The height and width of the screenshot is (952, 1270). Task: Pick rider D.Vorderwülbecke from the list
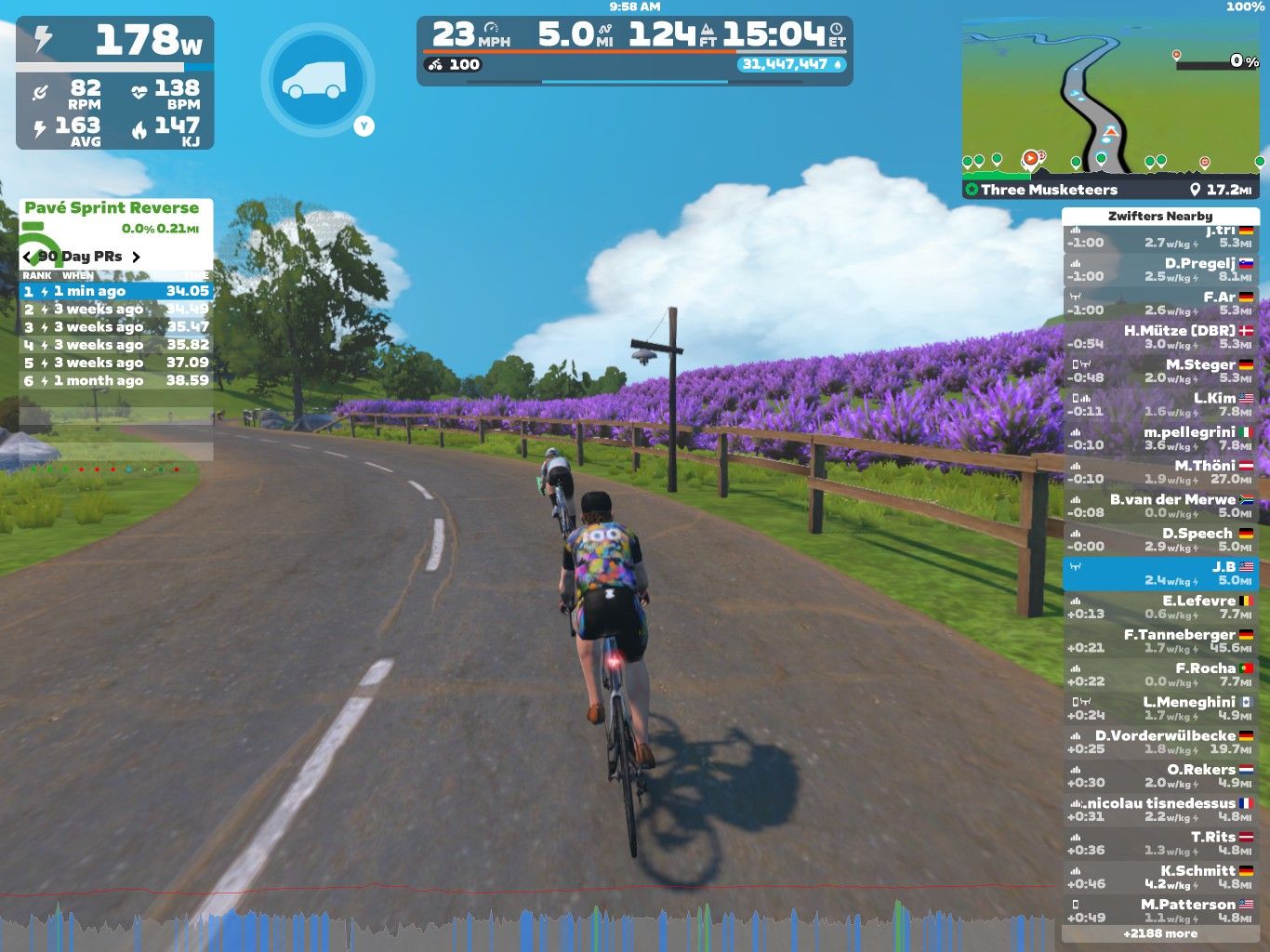1159,742
